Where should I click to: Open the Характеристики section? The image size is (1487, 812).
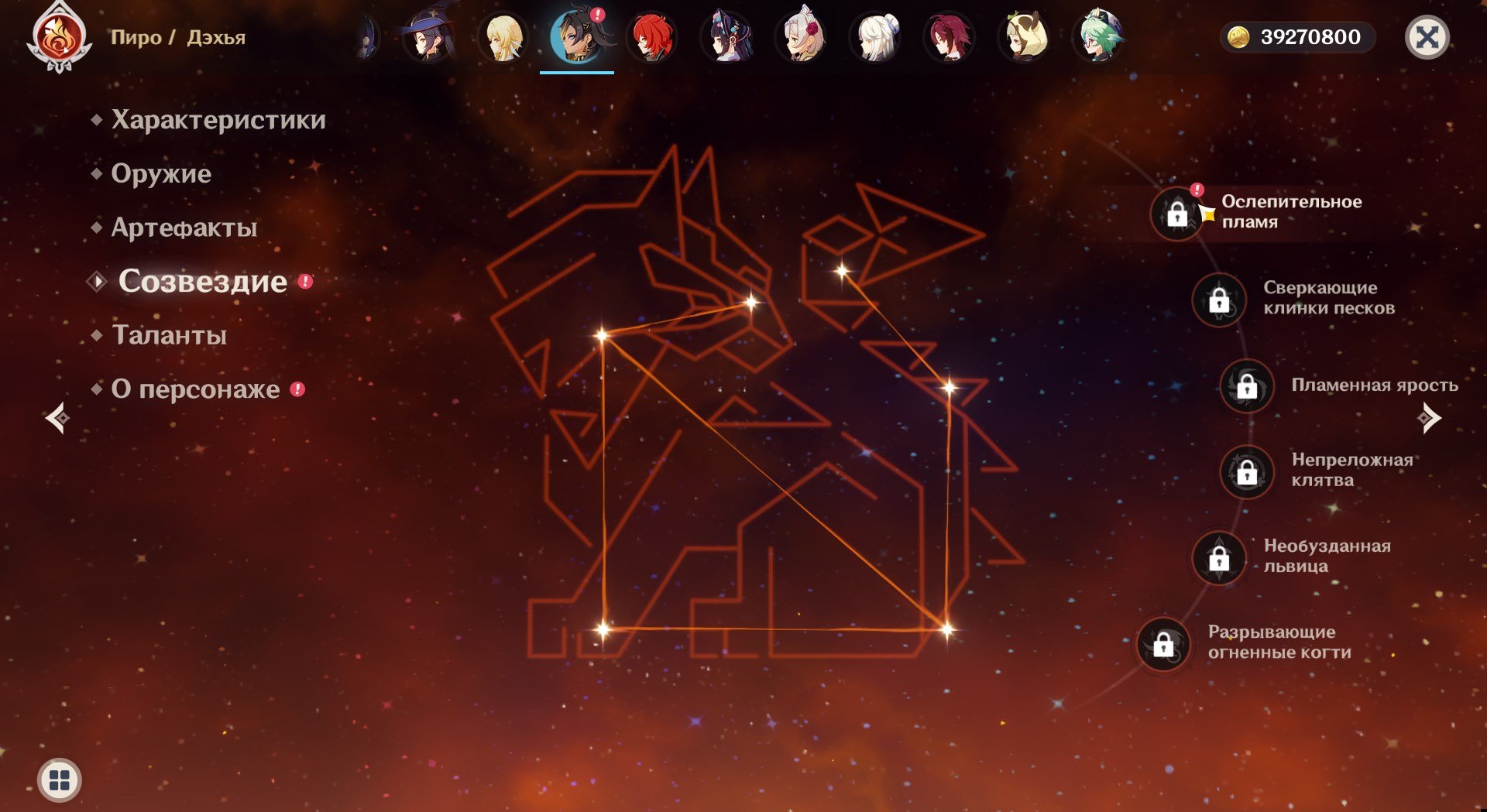pos(218,120)
